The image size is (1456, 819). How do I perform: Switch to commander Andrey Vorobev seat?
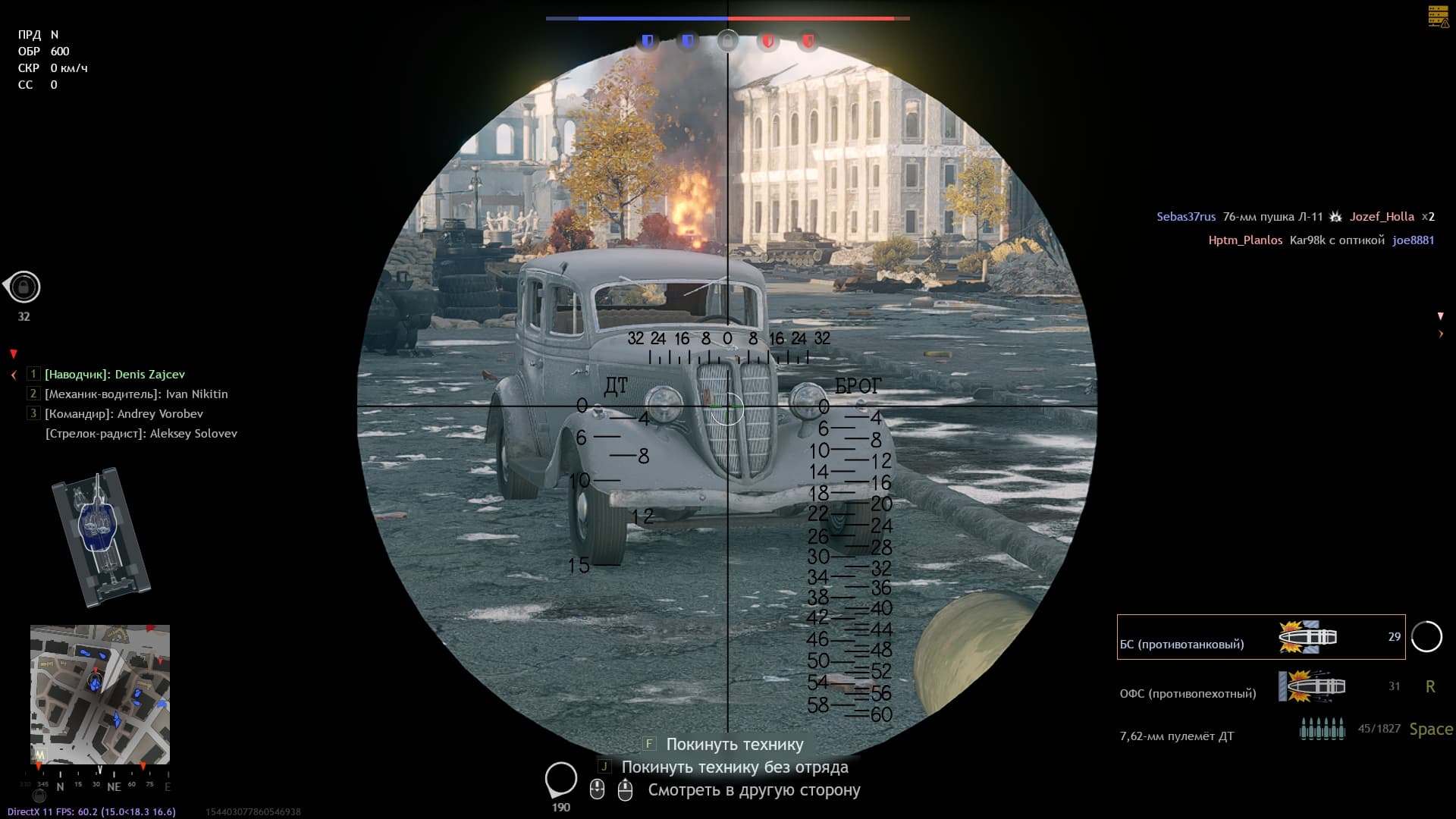click(x=124, y=414)
